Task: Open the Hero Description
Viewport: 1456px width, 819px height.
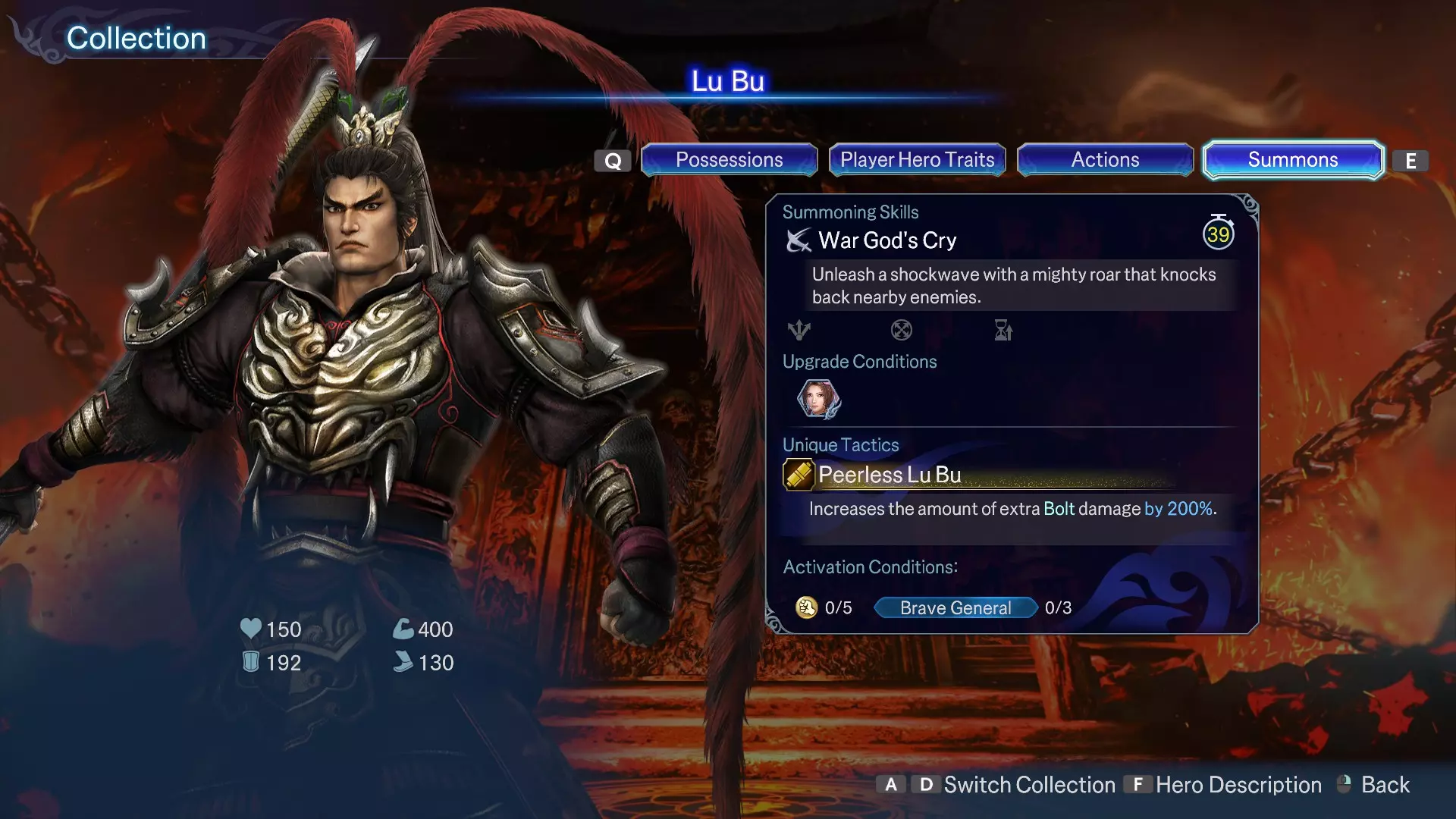Action: 1238,785
